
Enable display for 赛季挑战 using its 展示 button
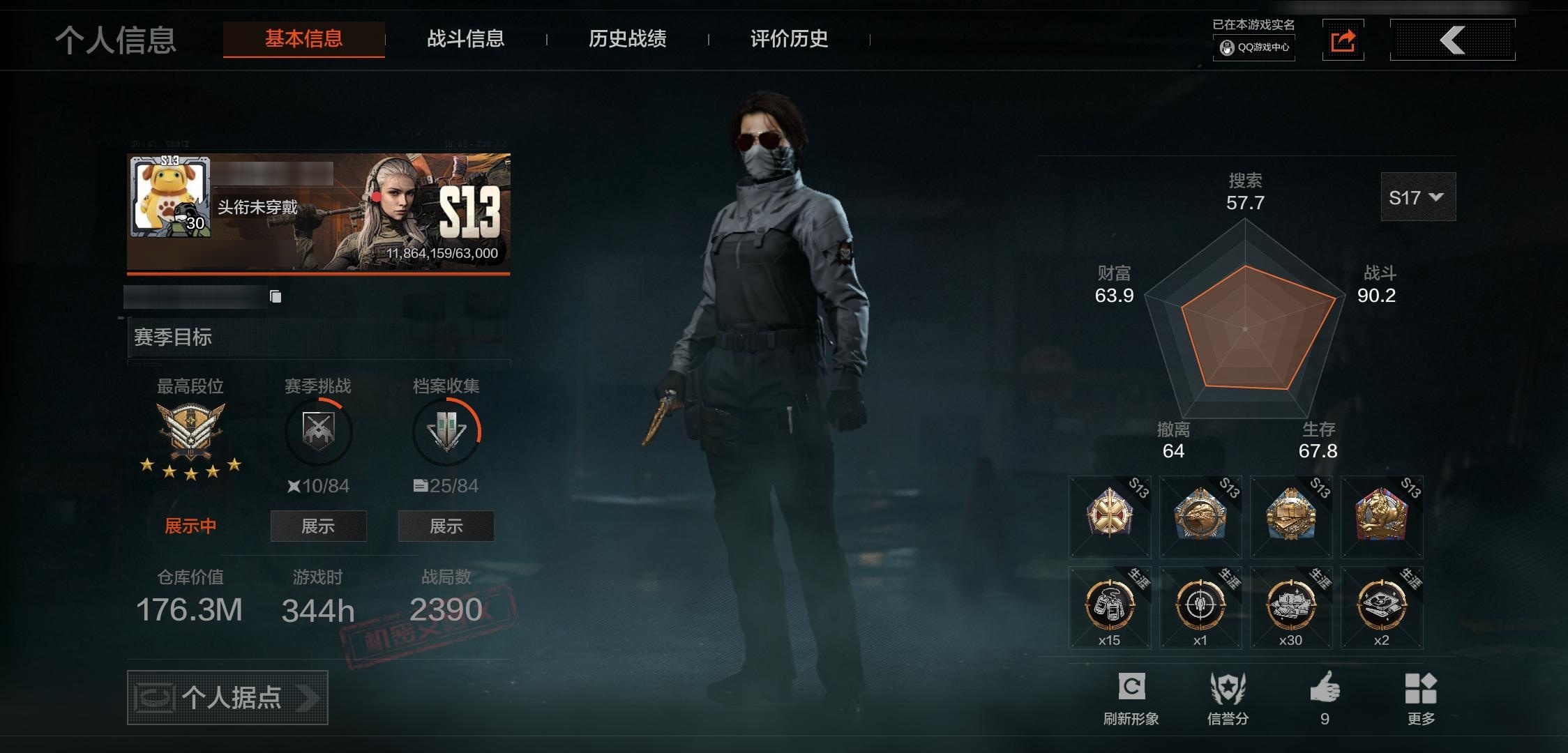pos(318,526)
